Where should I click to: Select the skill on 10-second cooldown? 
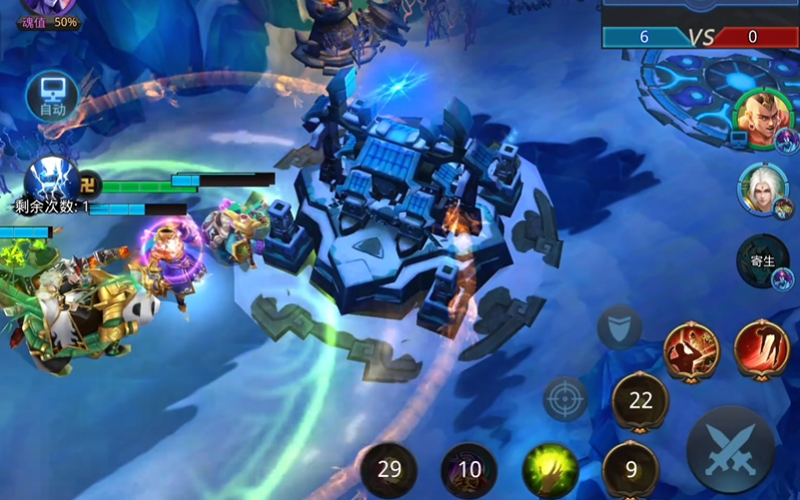click(469, 470)
